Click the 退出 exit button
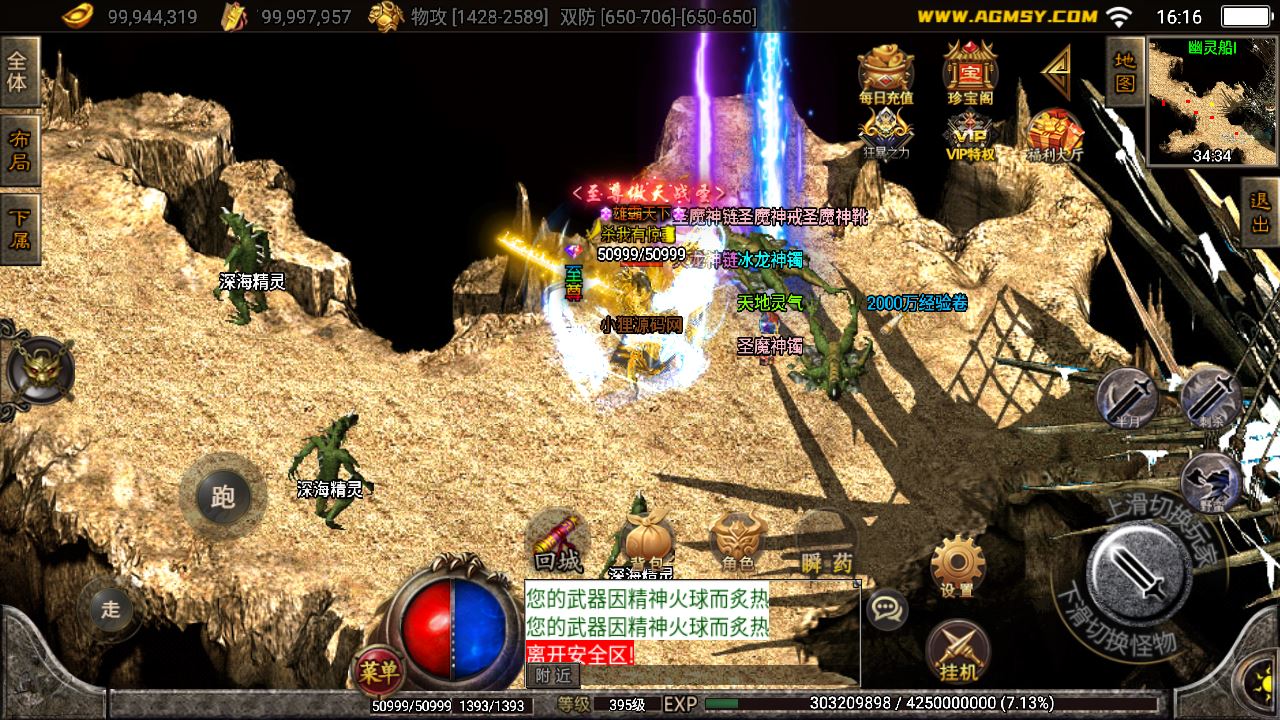 pos(1260,213)
